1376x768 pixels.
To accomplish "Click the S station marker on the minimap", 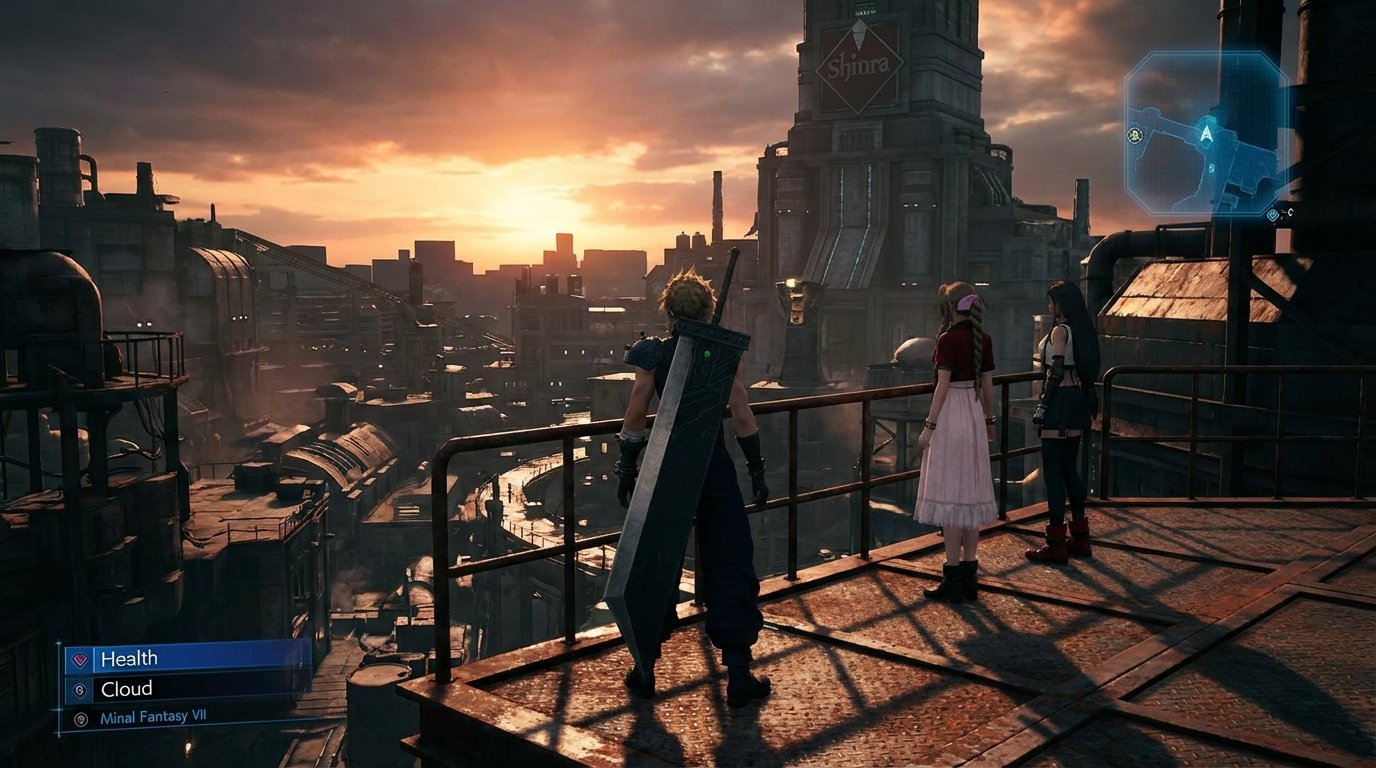I will click(1212, 167).
